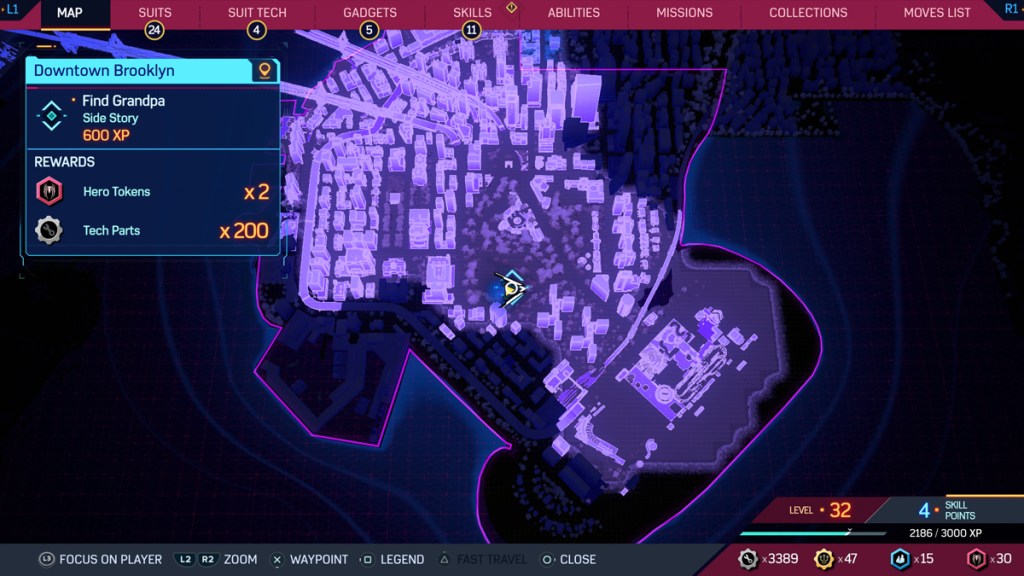Screen dimensions: 1024x576
Task: Click the Tech Parts reward row
Action: click(x=152, y=231)
